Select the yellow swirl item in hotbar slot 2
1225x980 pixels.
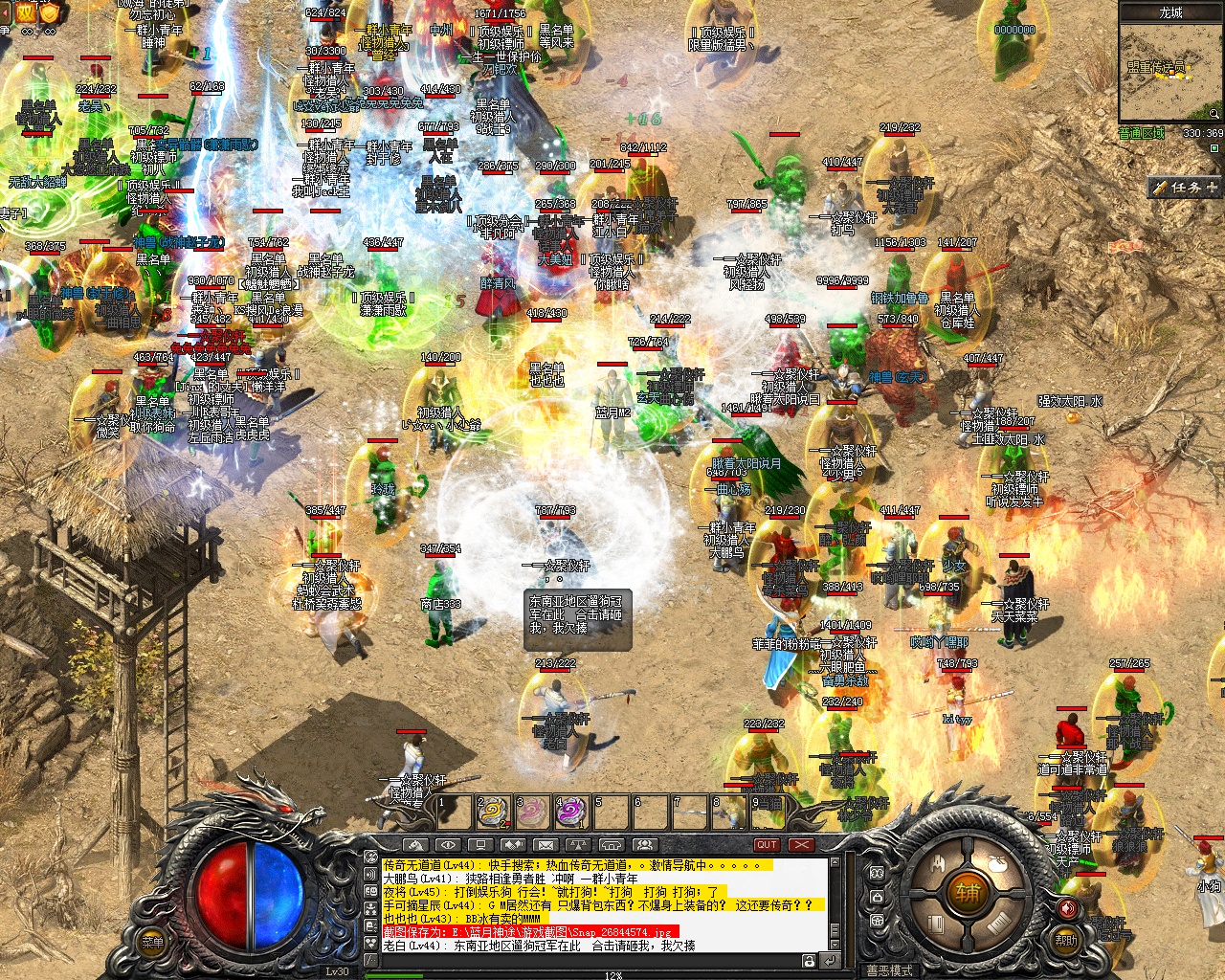(493, 813)
